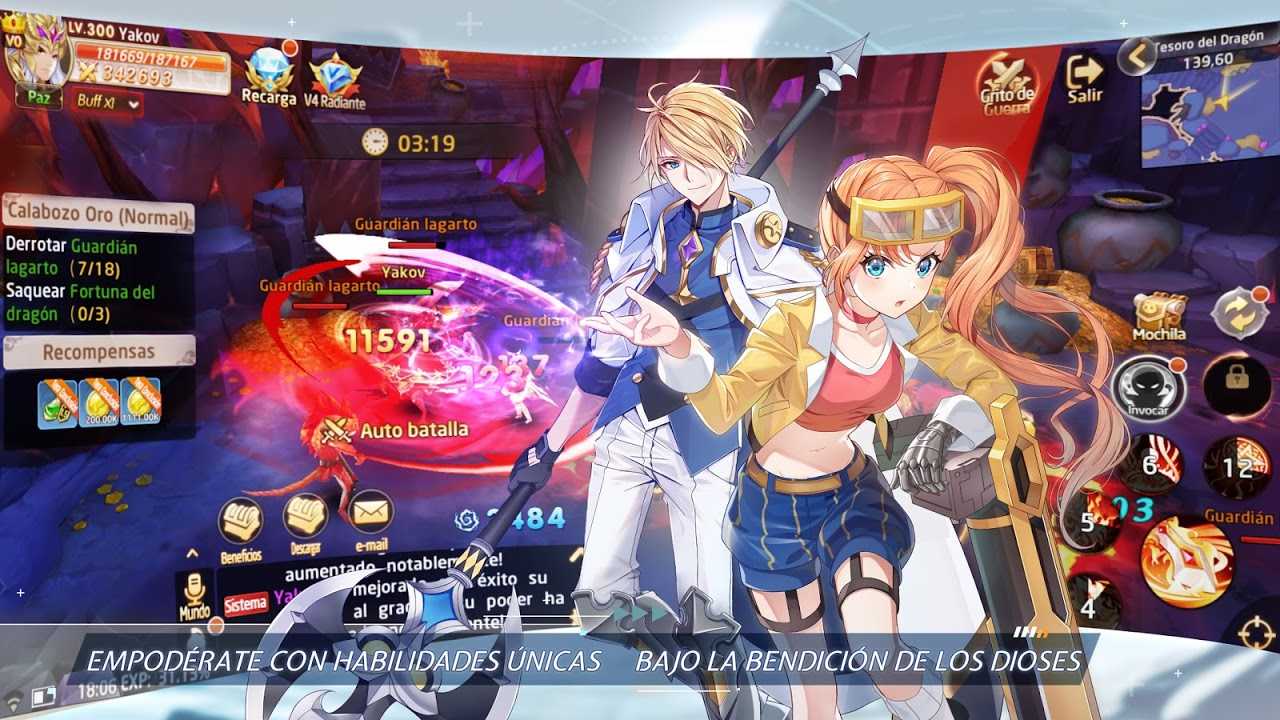This screenshot has width=1280, height=720.
Task: Select the Calabozo Oro quest tracker
Action: pos(98,215)
